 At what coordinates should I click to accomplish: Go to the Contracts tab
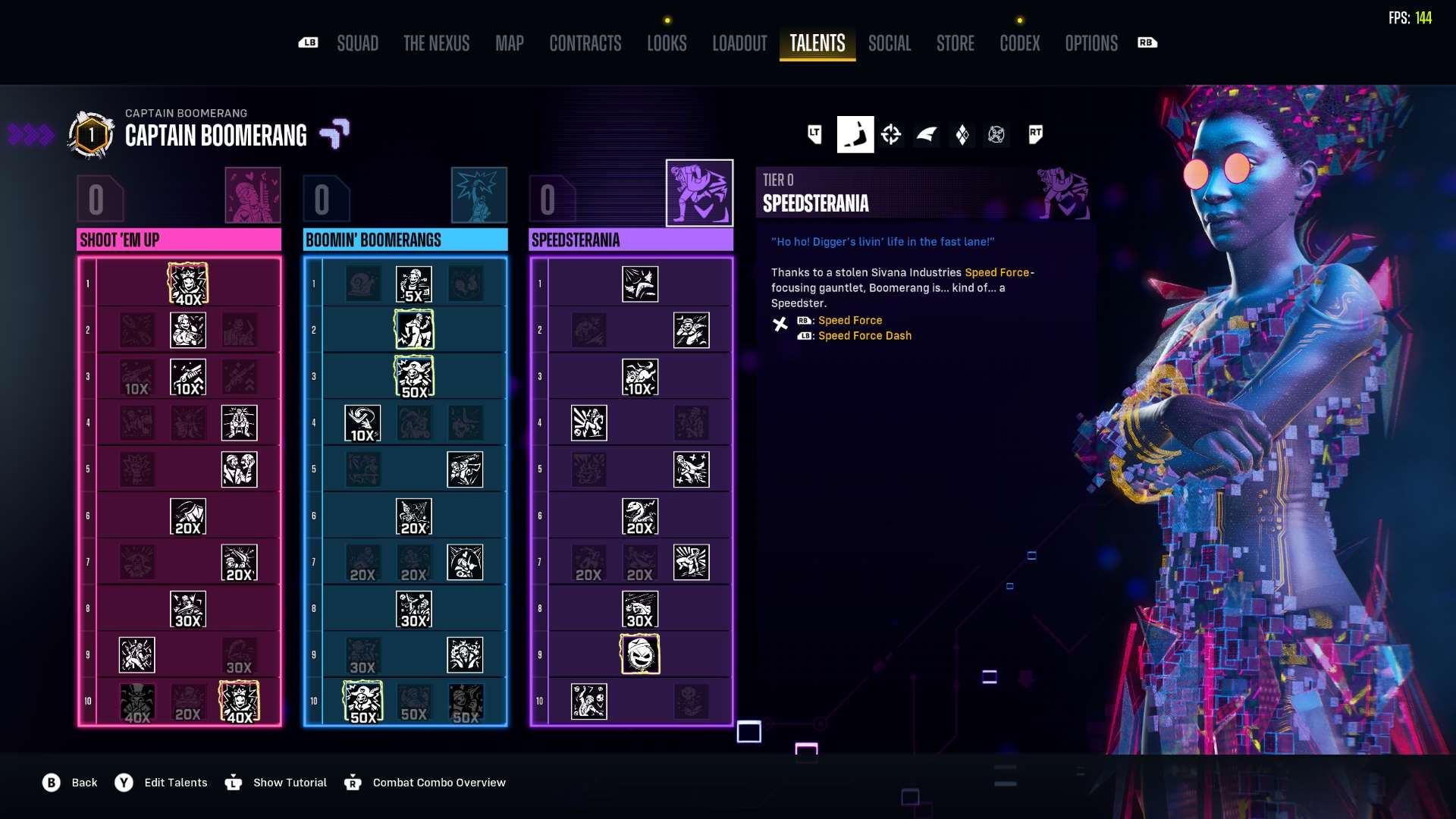(x=585, y=43)
